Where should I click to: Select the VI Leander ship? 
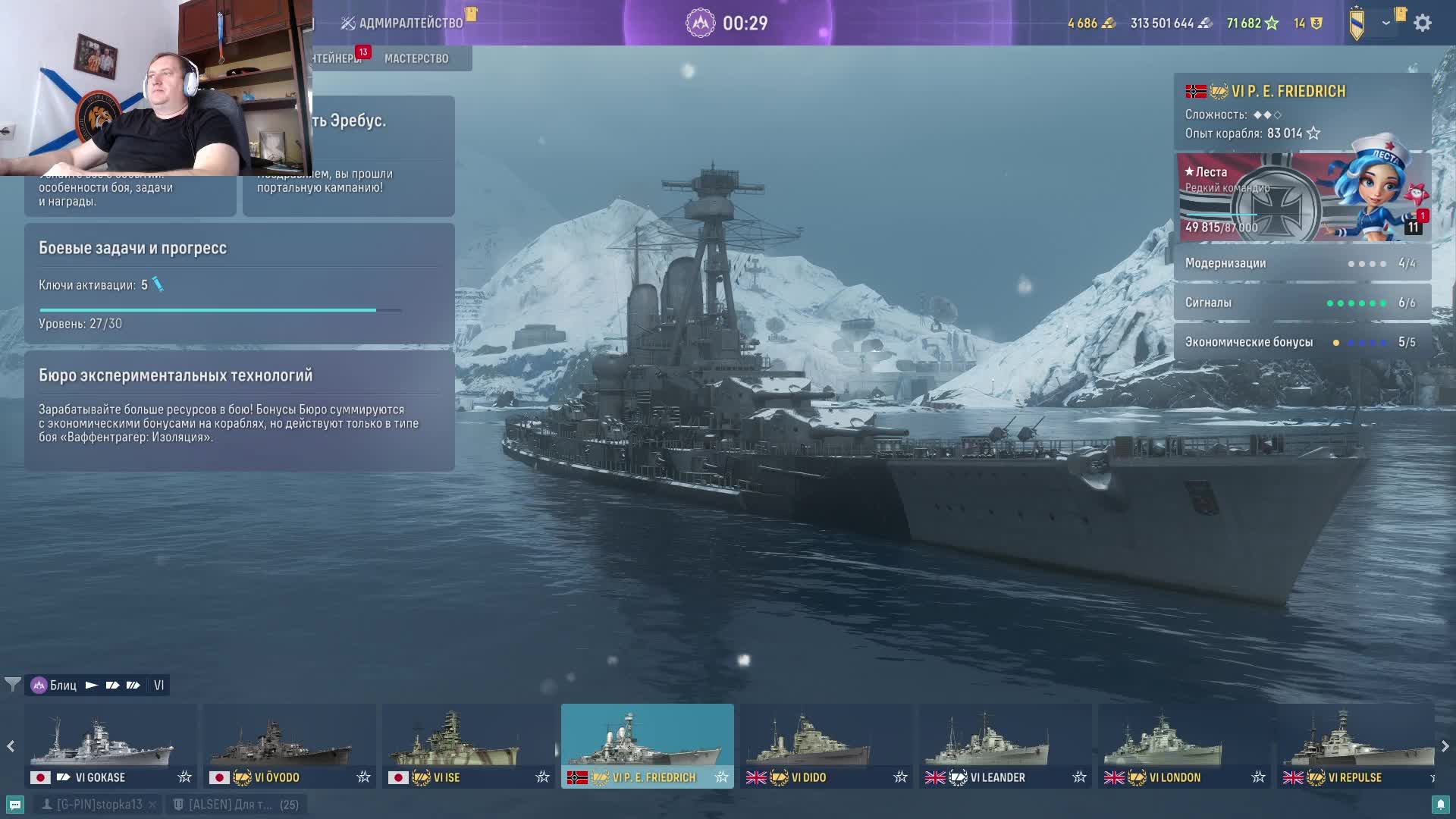[x=1005, y=745]
